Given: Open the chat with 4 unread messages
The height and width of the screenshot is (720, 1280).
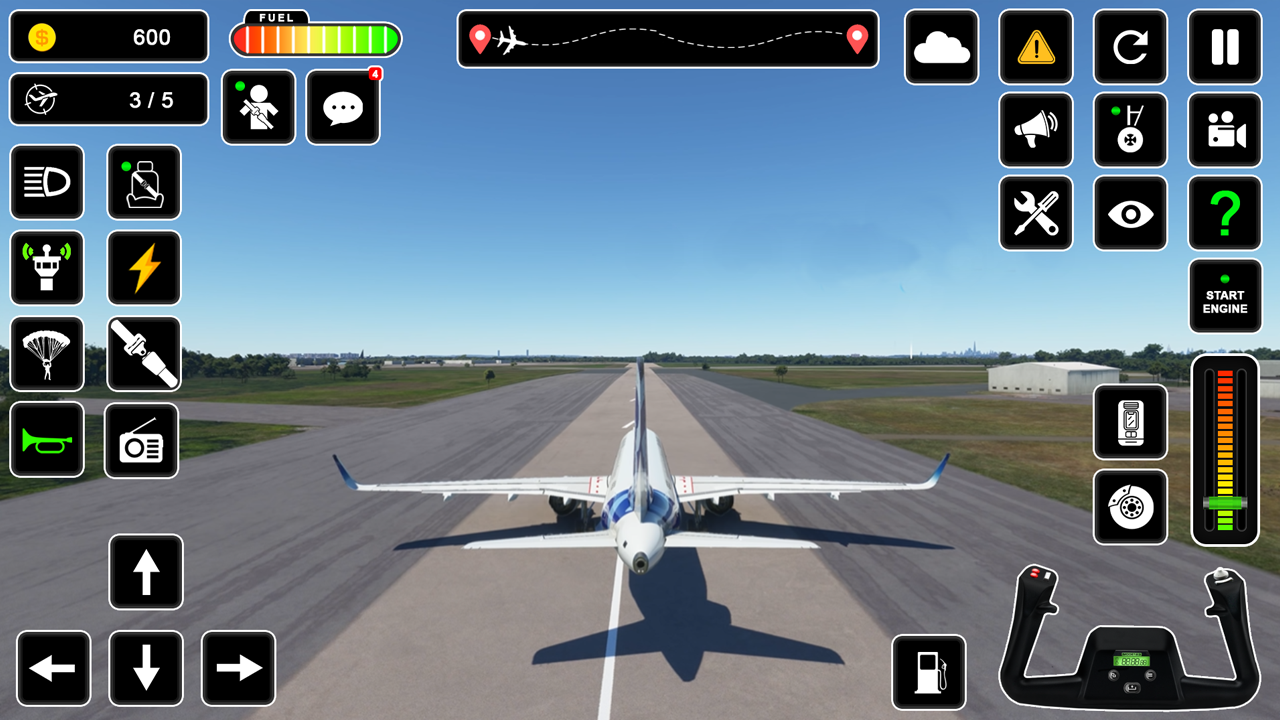Looking at the screenshot, I should [342, 107].
